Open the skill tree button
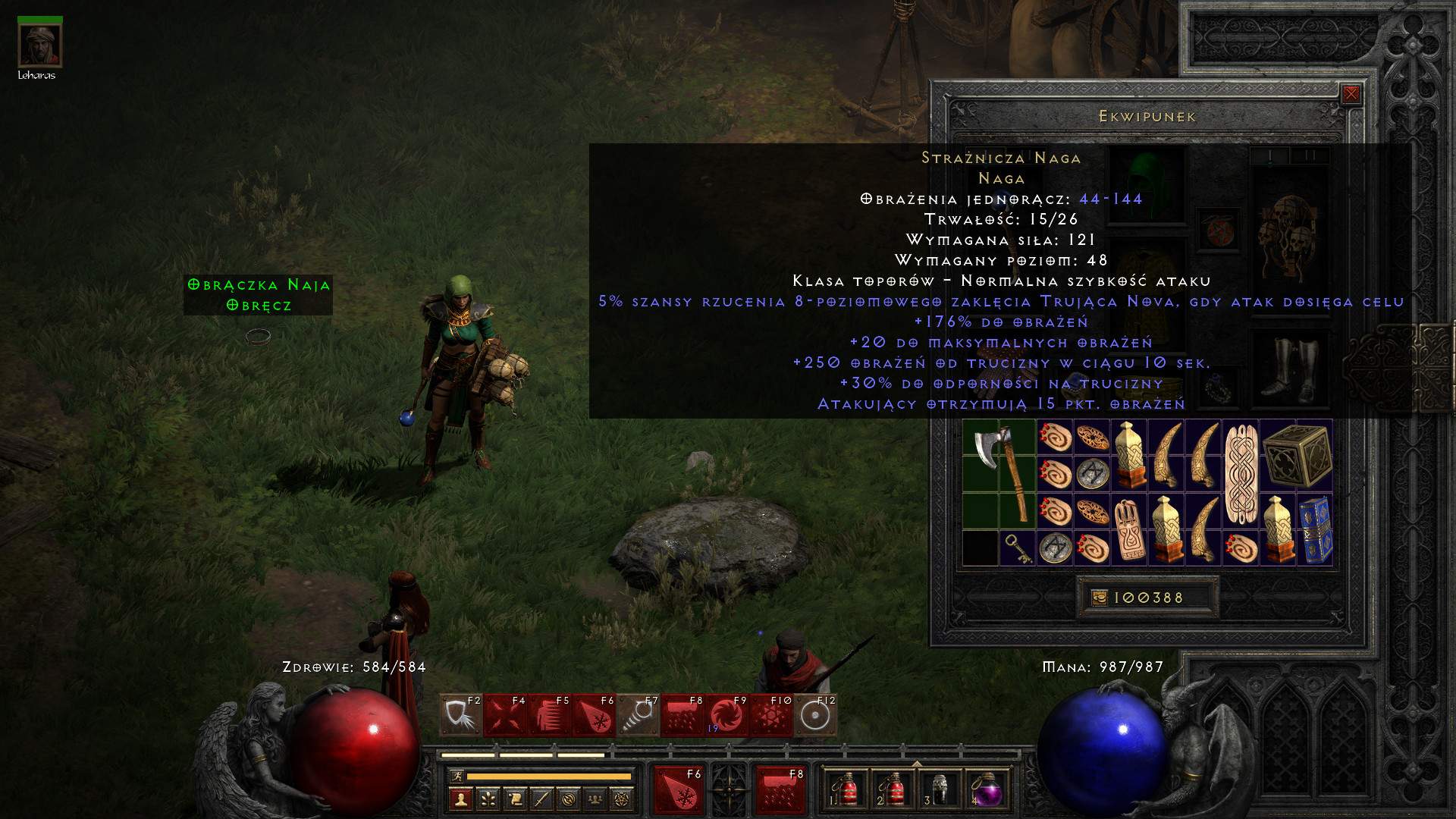The image size is (1456, 819). pyautogui.click(x=488, y=799)
